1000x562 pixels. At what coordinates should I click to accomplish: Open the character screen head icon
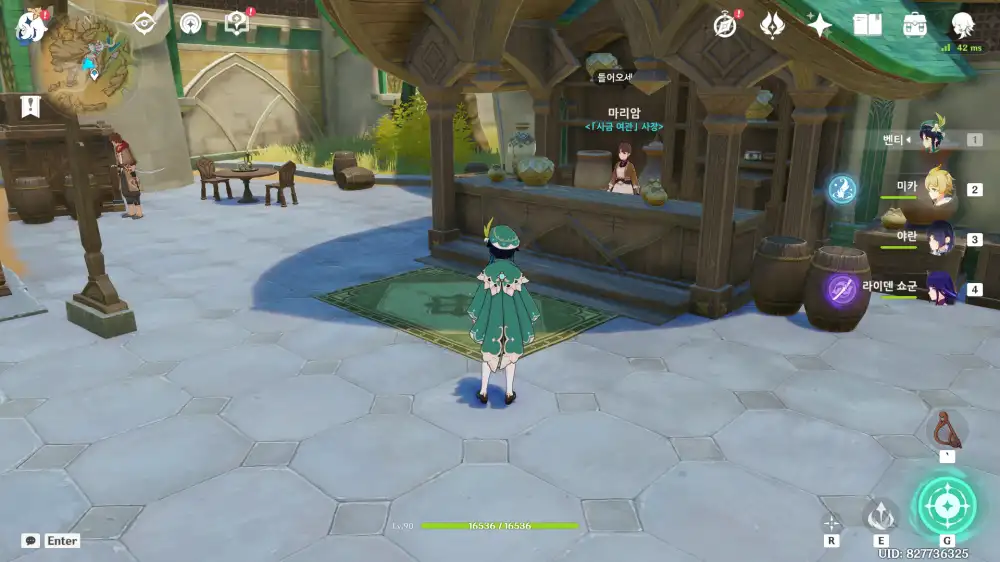coord(962,25)
